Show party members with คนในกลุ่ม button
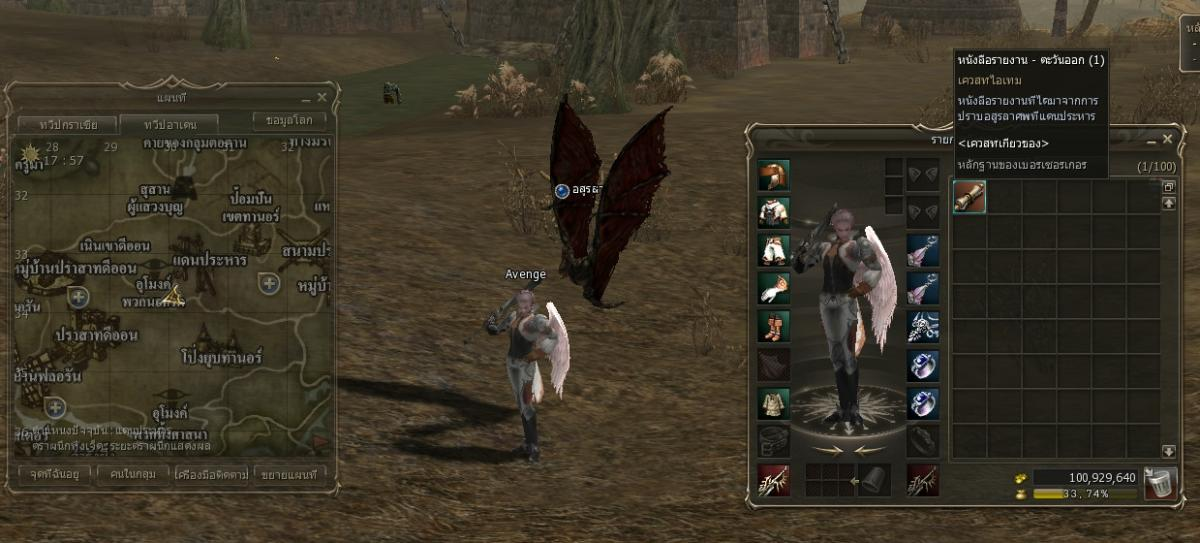Screen dimensions: 1200x543 click(x=133, y=473)
